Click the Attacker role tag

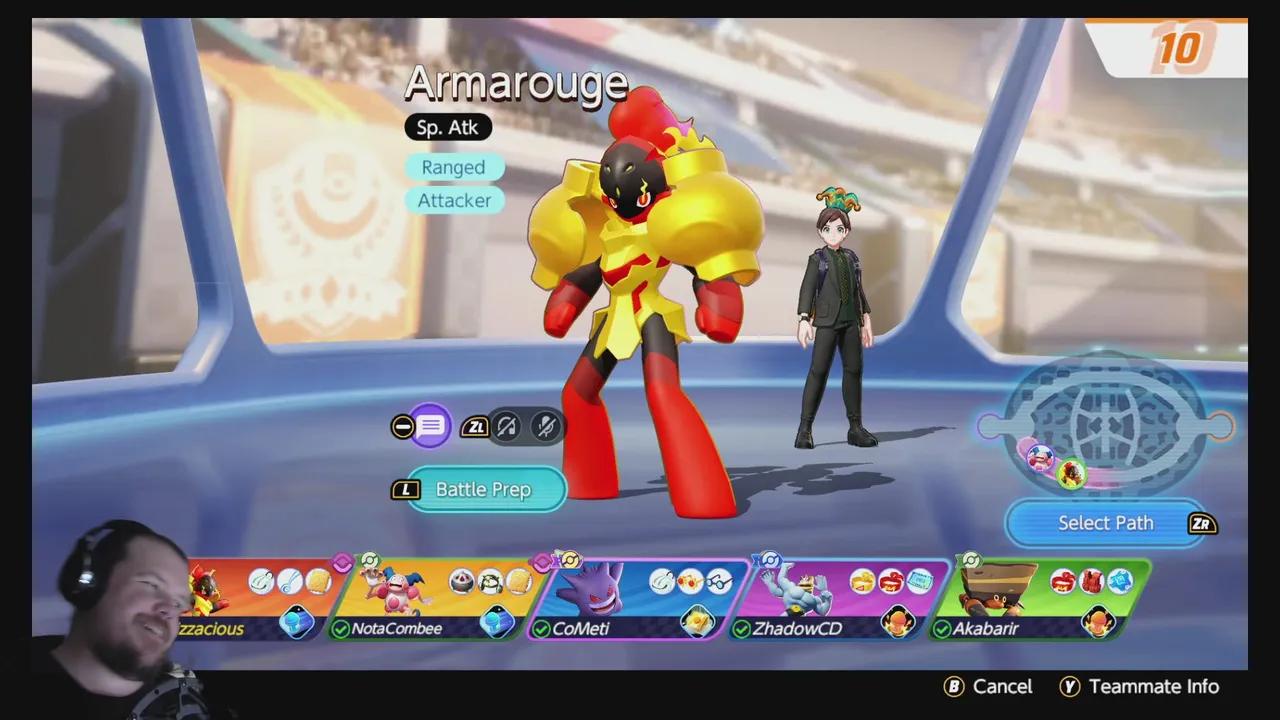click(x=454, y=200)
